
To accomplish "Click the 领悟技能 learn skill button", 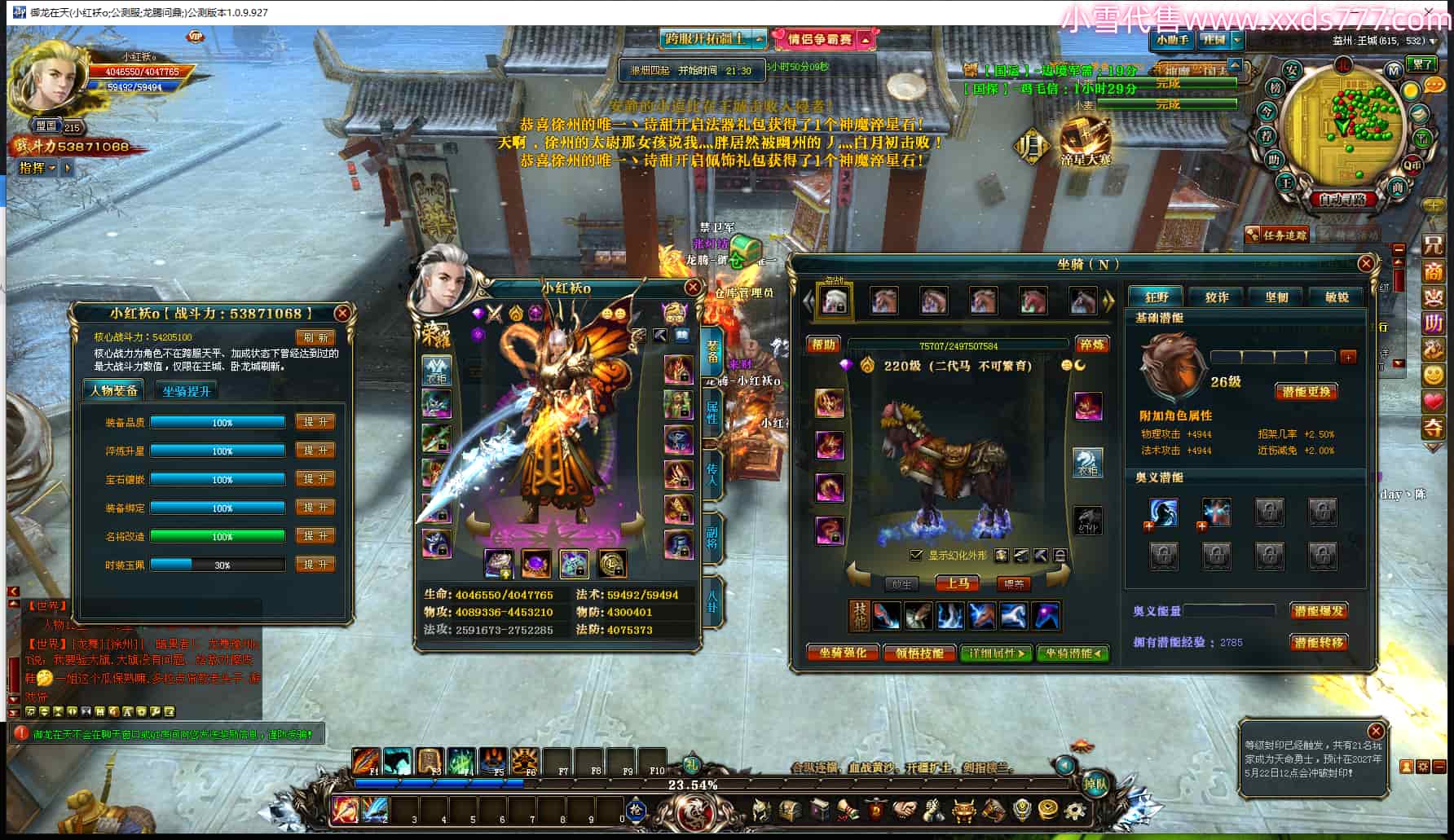I will pos(919,653).
